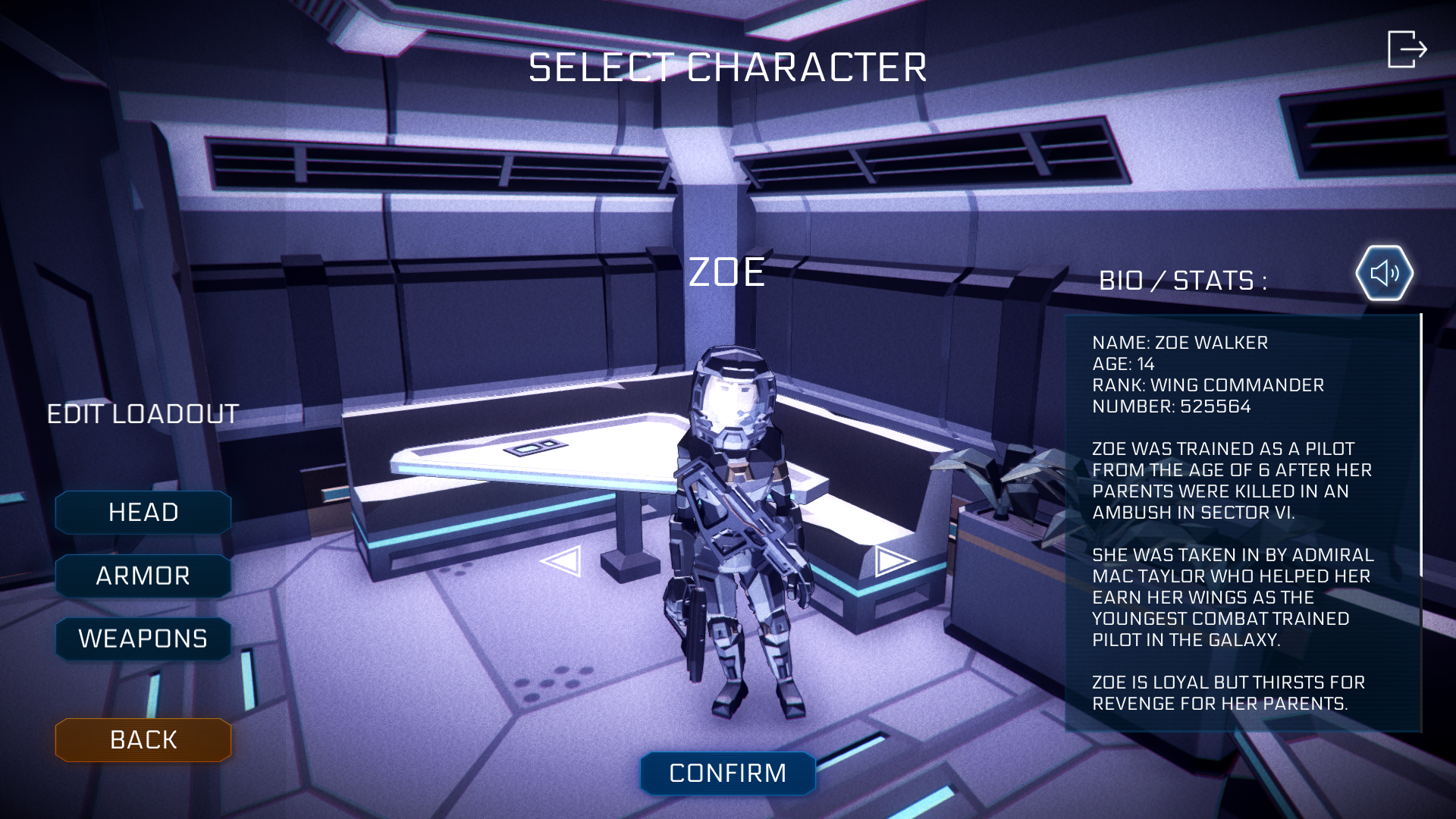Open the Armor loadout editor
The height and width of the screenshot is (819, 1456).
click(143, 576)
